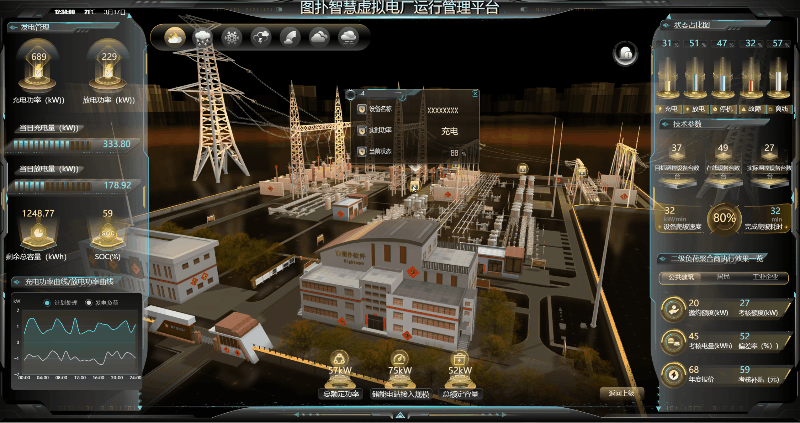Open the 公共建筑 tab
Viewport: 800px width, 423px height.
pyautogui.click(x=680, y=277)
